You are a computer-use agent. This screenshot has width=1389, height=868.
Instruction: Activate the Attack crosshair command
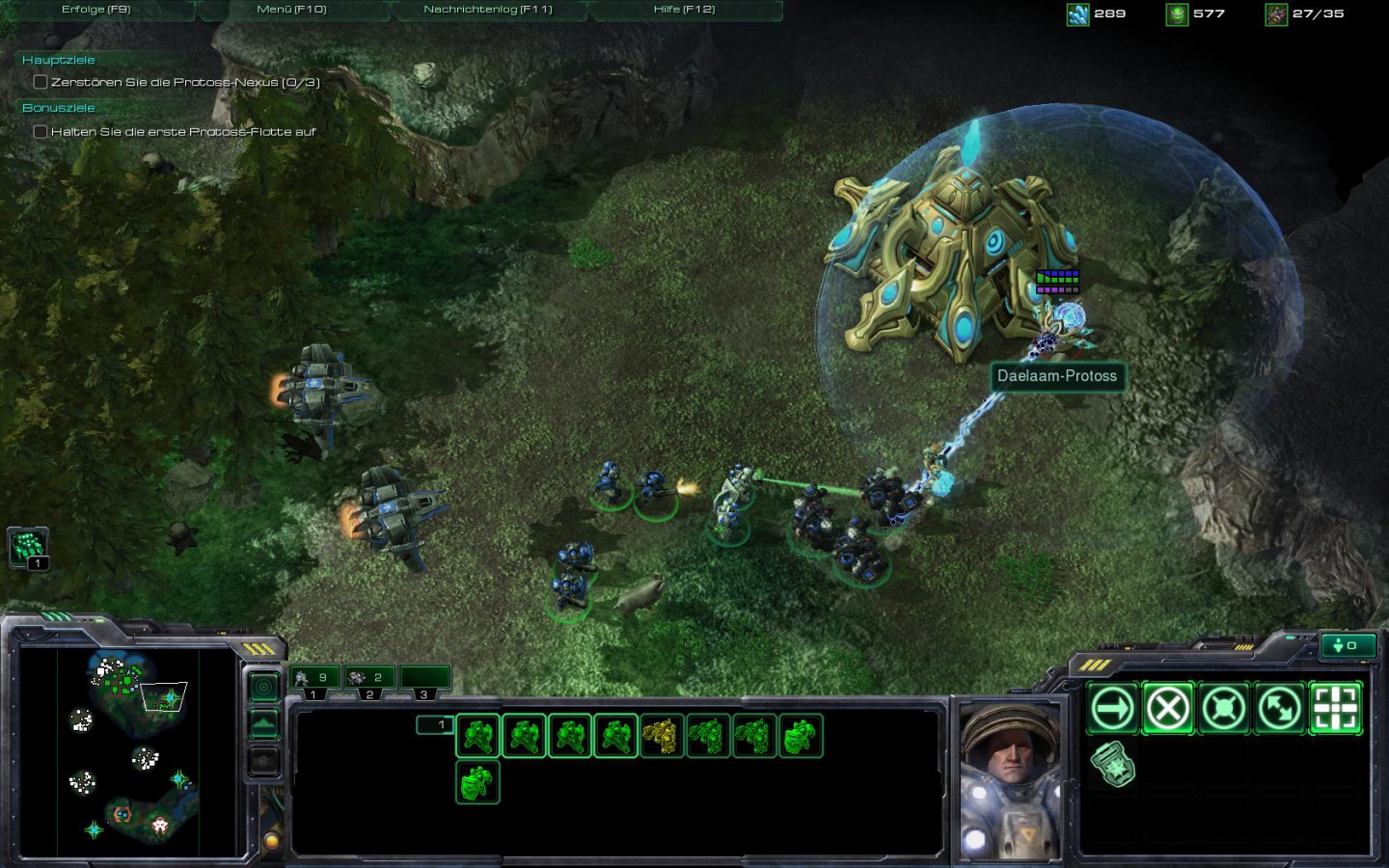(1335, 709)
